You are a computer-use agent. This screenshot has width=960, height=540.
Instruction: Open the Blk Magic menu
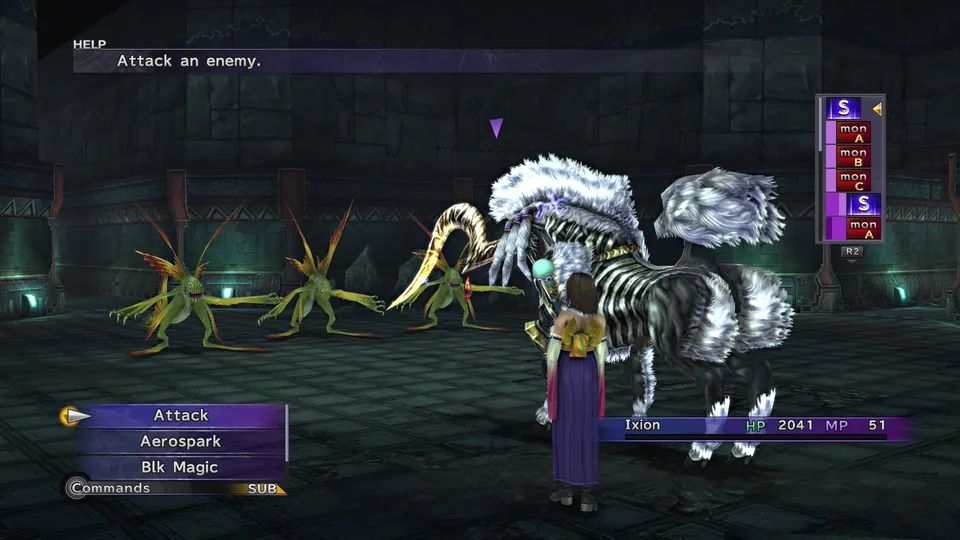click(x=181, y=467)
